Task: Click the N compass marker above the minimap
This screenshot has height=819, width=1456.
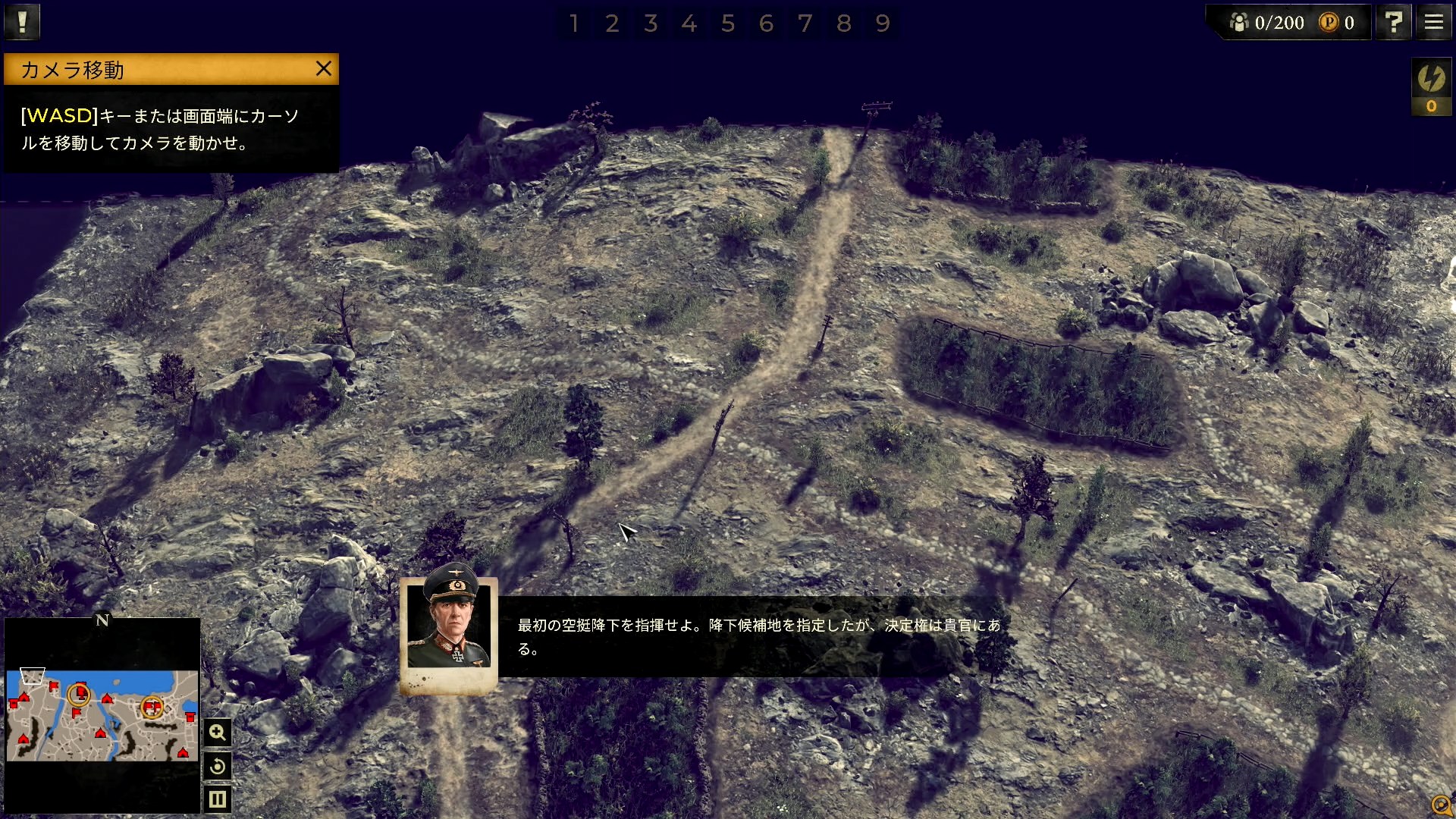Action: click(x=102, y=621)
